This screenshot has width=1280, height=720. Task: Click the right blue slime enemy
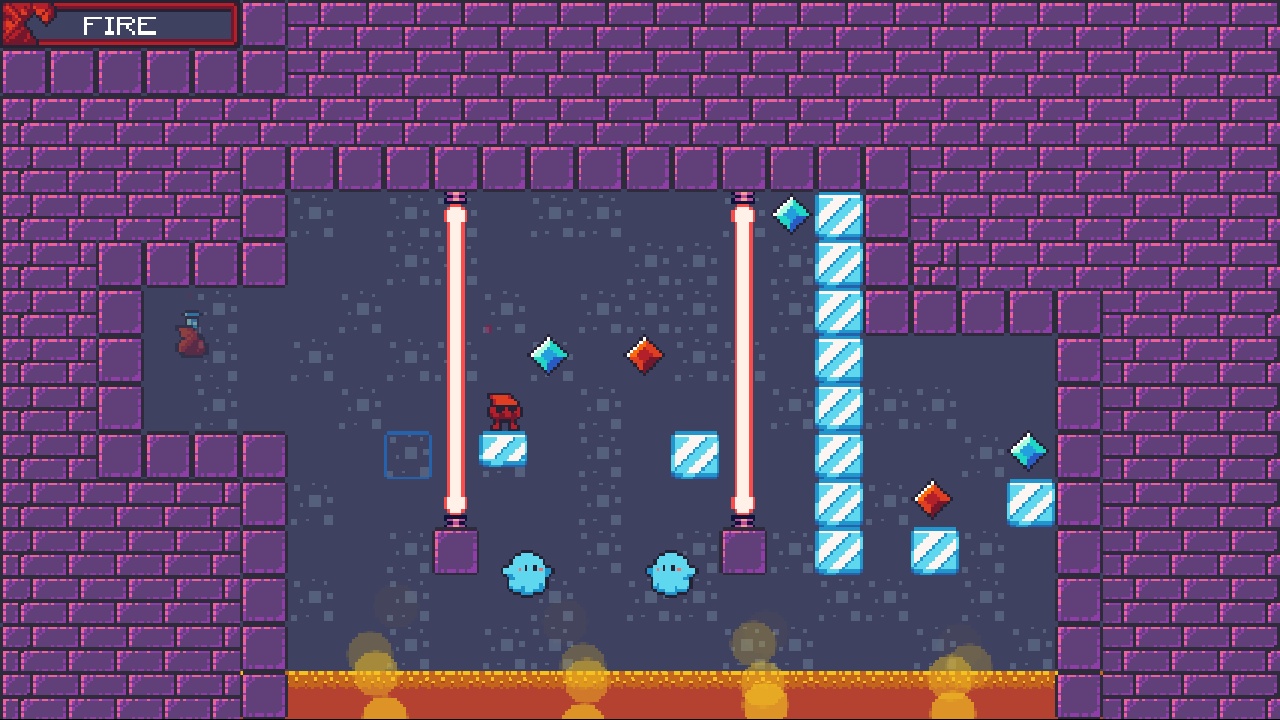pyautogui.click(x=672, y=573)
